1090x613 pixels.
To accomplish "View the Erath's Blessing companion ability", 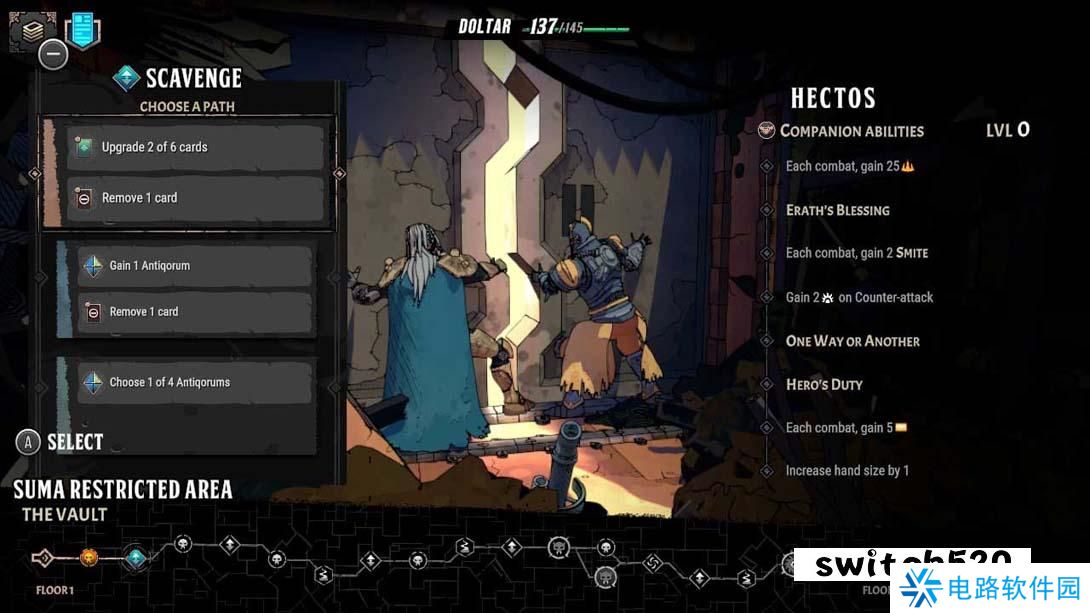I will point(837,210).
